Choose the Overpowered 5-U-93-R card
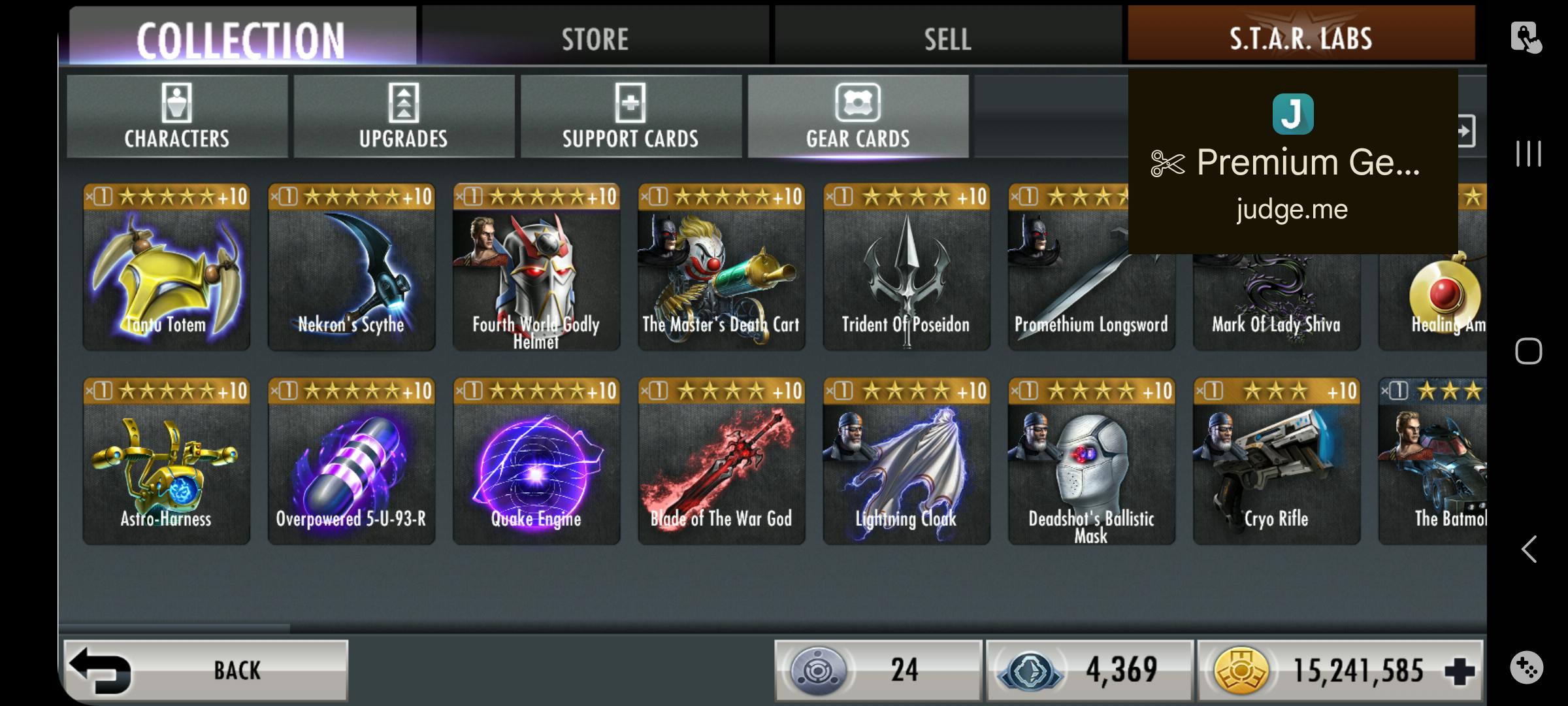This screenshot has width=1568, height=706. (351, 462)
